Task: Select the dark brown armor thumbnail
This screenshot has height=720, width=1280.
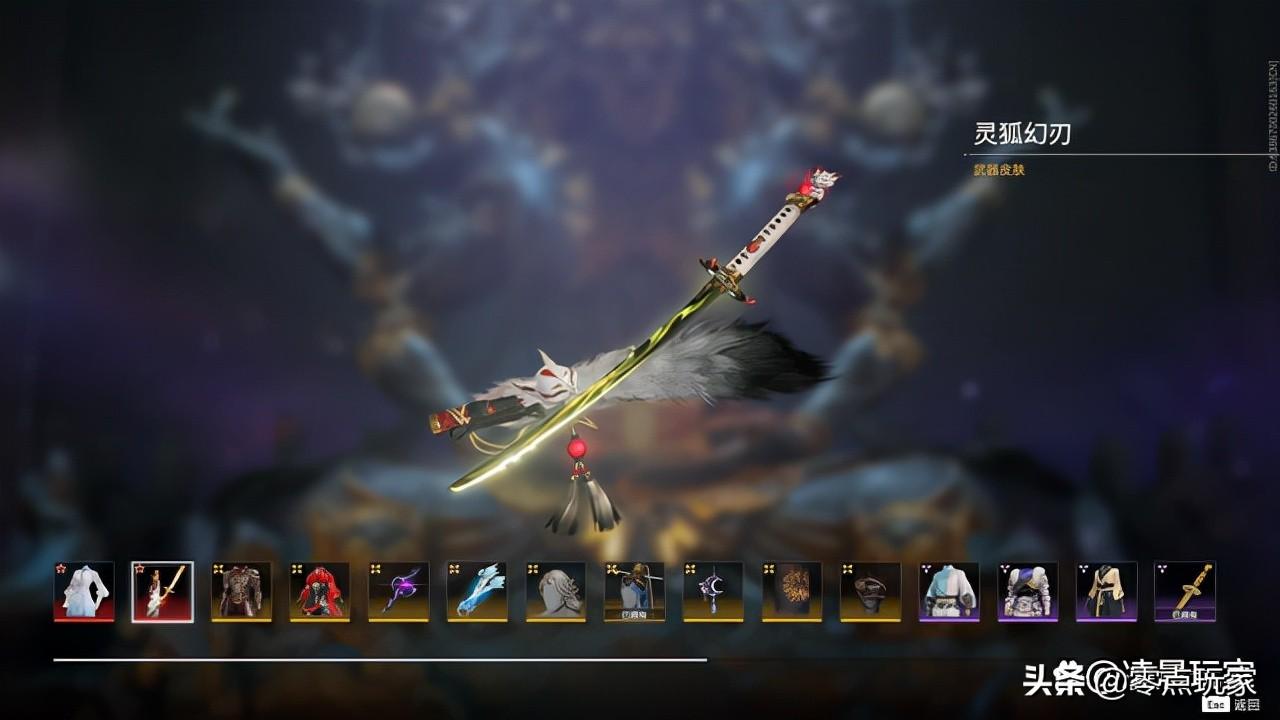Action: 241,591
